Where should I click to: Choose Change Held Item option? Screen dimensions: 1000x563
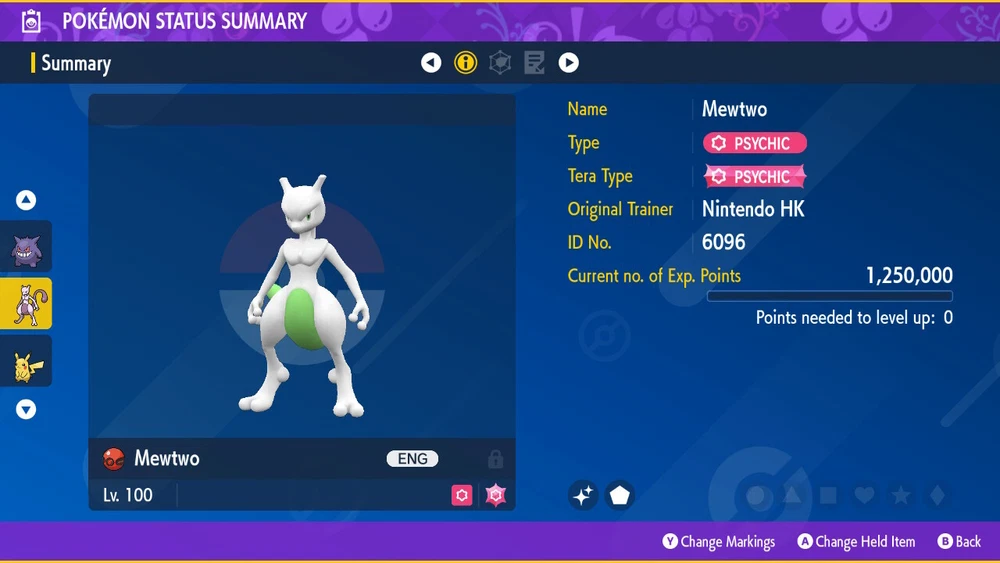click(855, 542)
